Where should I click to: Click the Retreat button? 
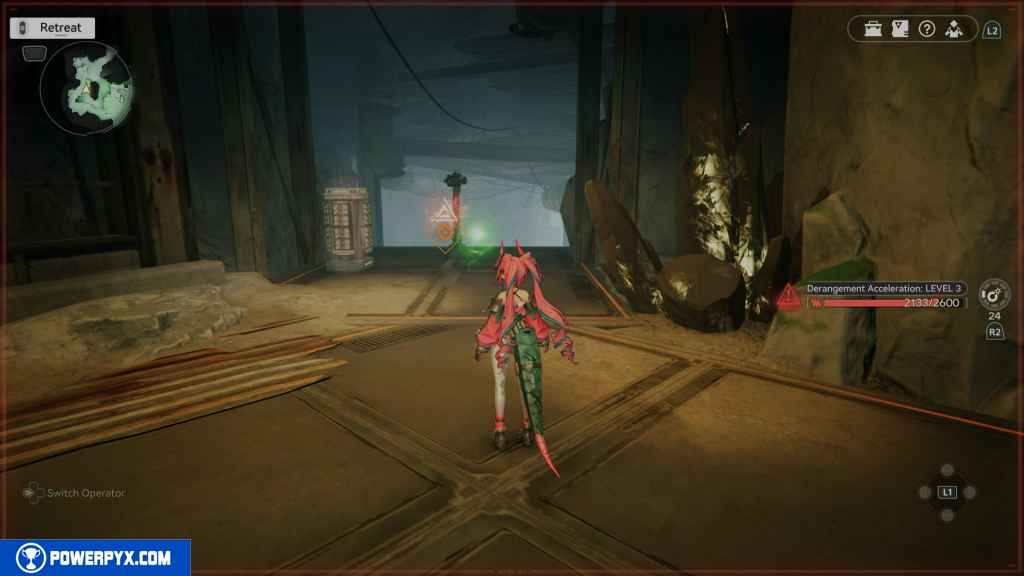(52, 28)
